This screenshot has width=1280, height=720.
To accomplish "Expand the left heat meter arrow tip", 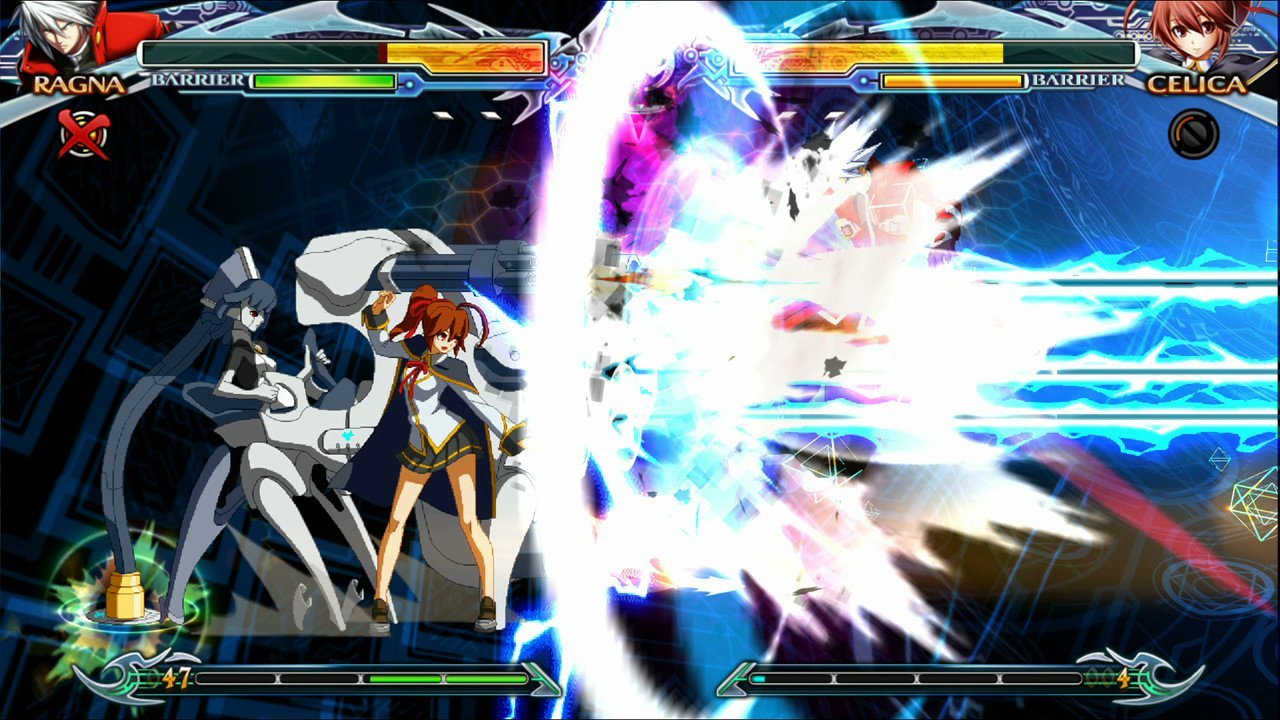I will pyautogui.click(x=545, y=677).
